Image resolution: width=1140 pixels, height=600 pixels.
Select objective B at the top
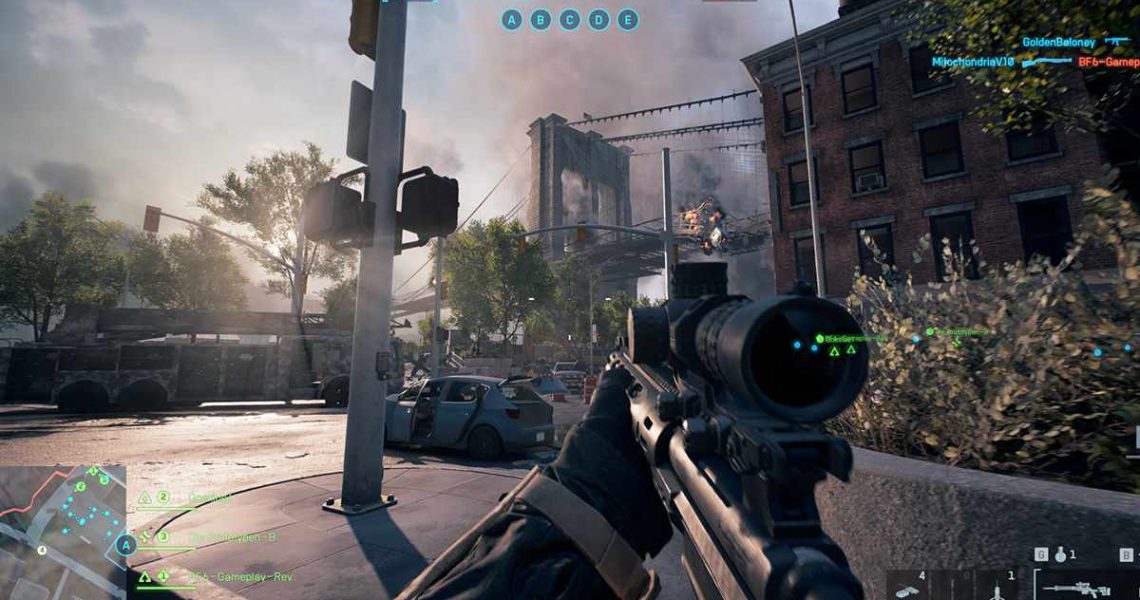[540, 19]
